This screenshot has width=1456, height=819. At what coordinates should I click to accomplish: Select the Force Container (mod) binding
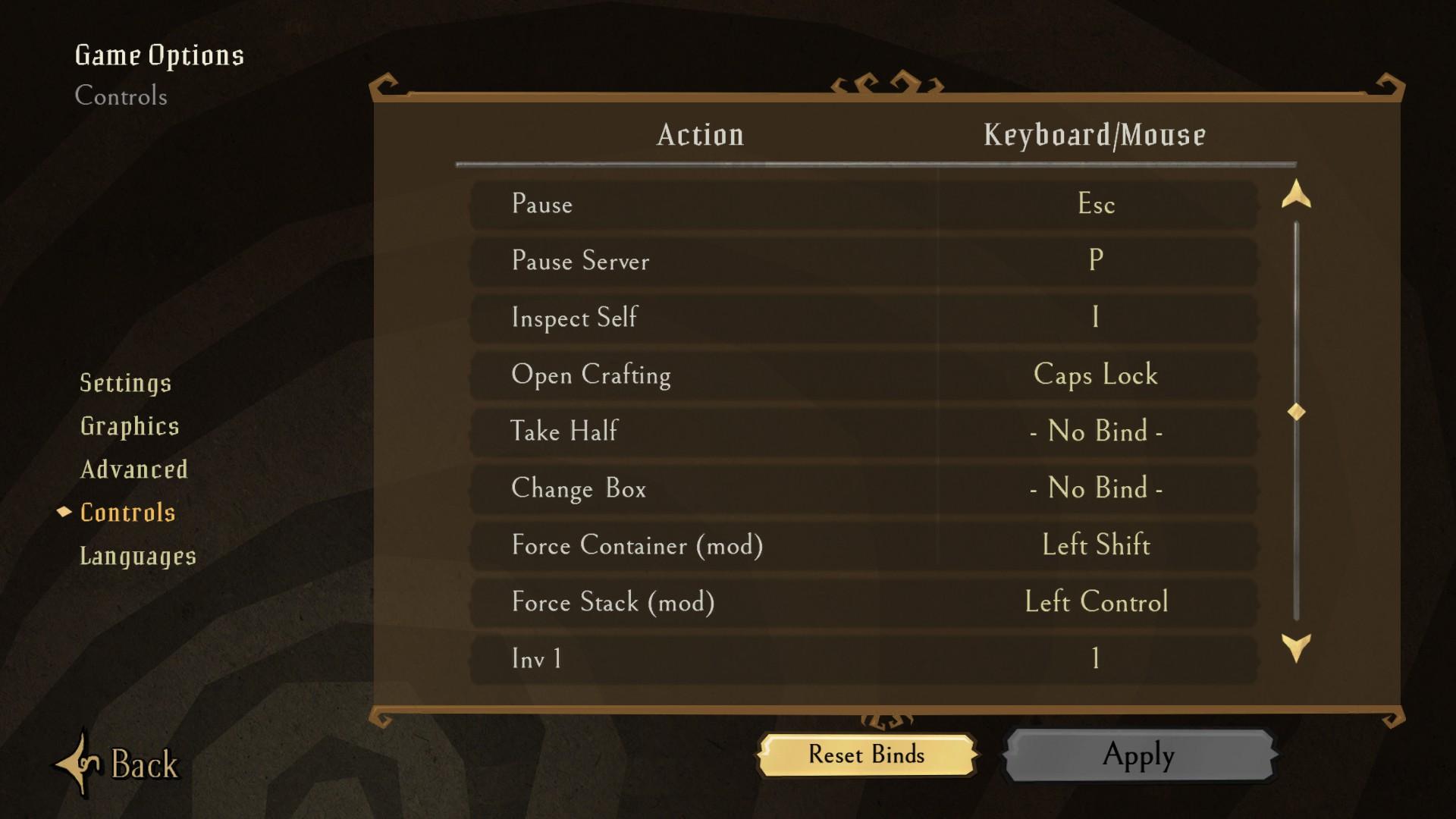click(x=1095, y=545)
